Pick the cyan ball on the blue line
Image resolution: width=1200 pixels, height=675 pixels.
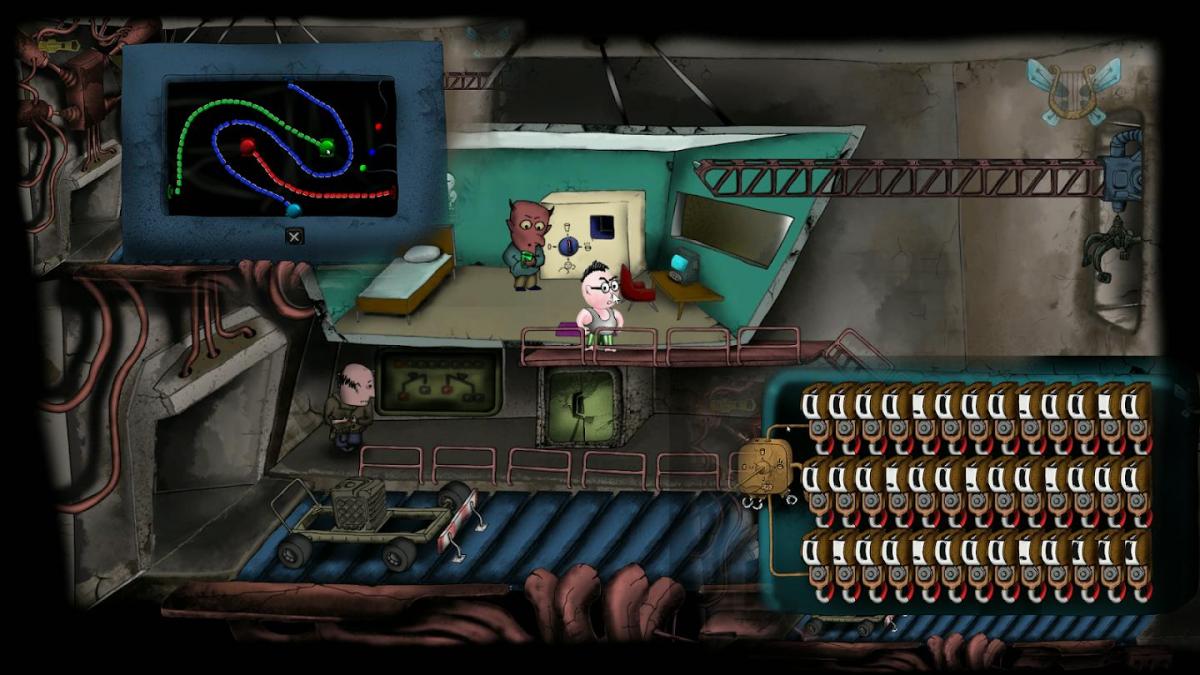click(293, 209)
